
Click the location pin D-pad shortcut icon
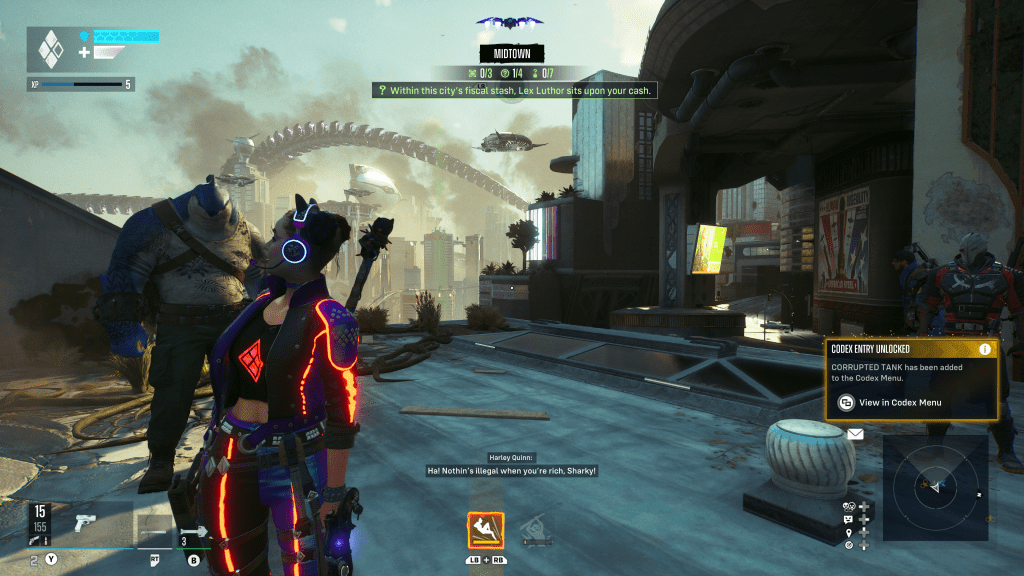pyautogui.click(x=849, y=533)
